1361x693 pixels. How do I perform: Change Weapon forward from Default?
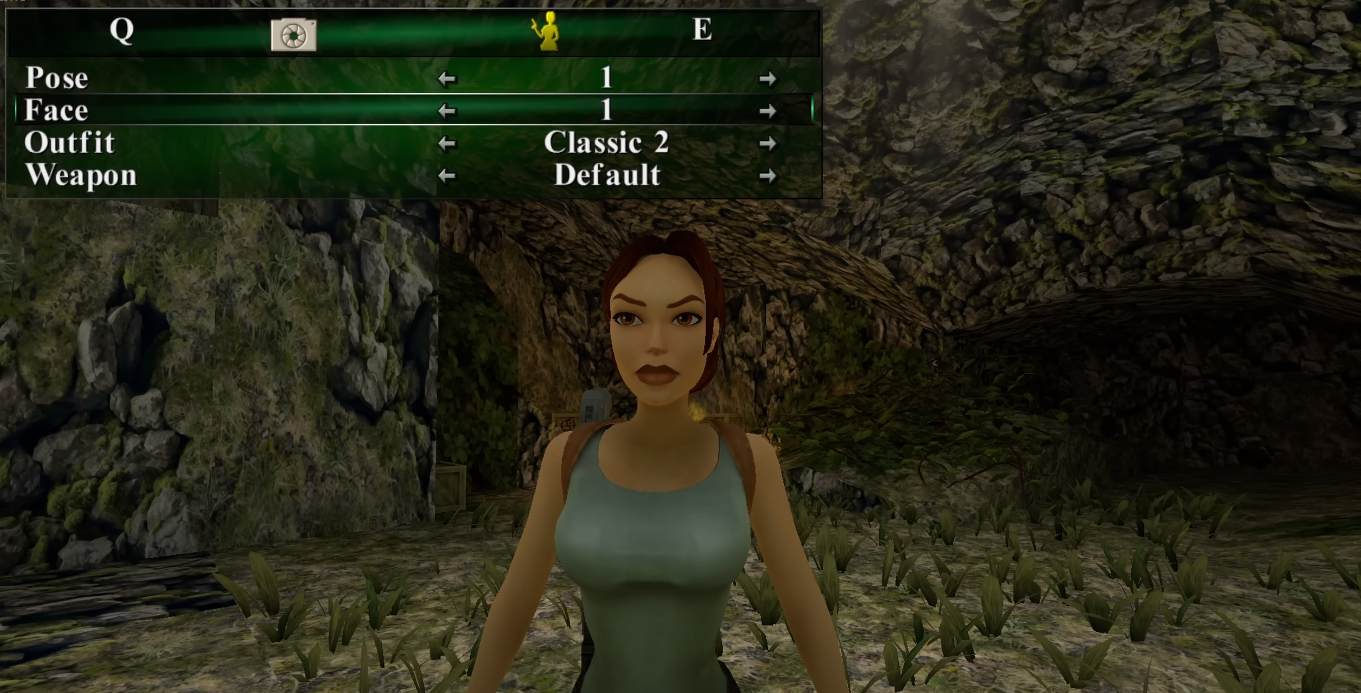click(767, 176)
